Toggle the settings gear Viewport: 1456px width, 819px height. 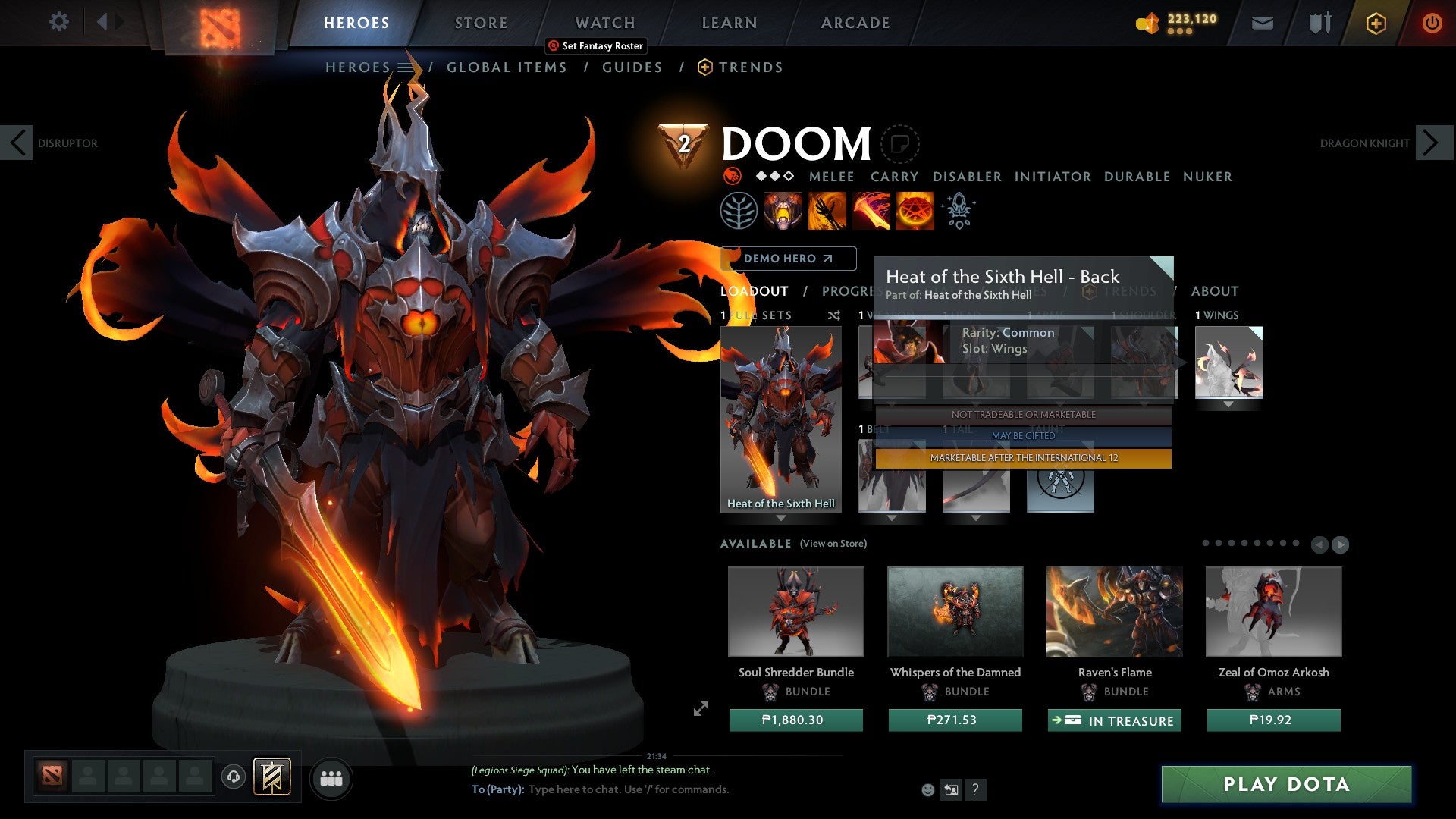pos(59,22)
